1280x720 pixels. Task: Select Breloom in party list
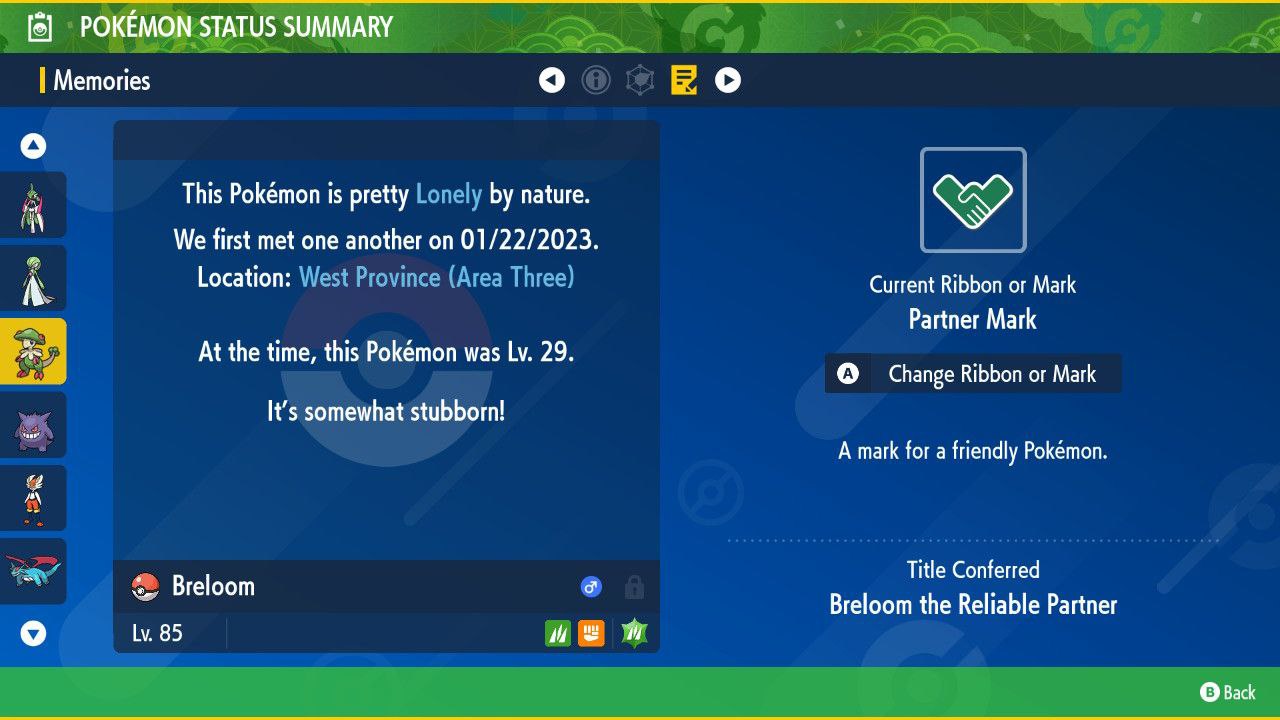(33, 351)
